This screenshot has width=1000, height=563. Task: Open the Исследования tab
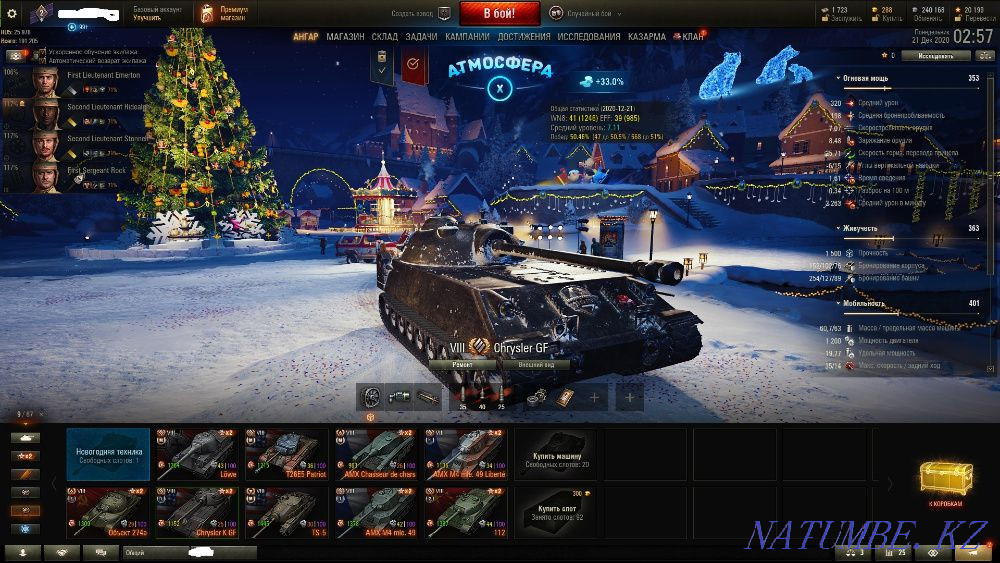[x=590, y=36]
